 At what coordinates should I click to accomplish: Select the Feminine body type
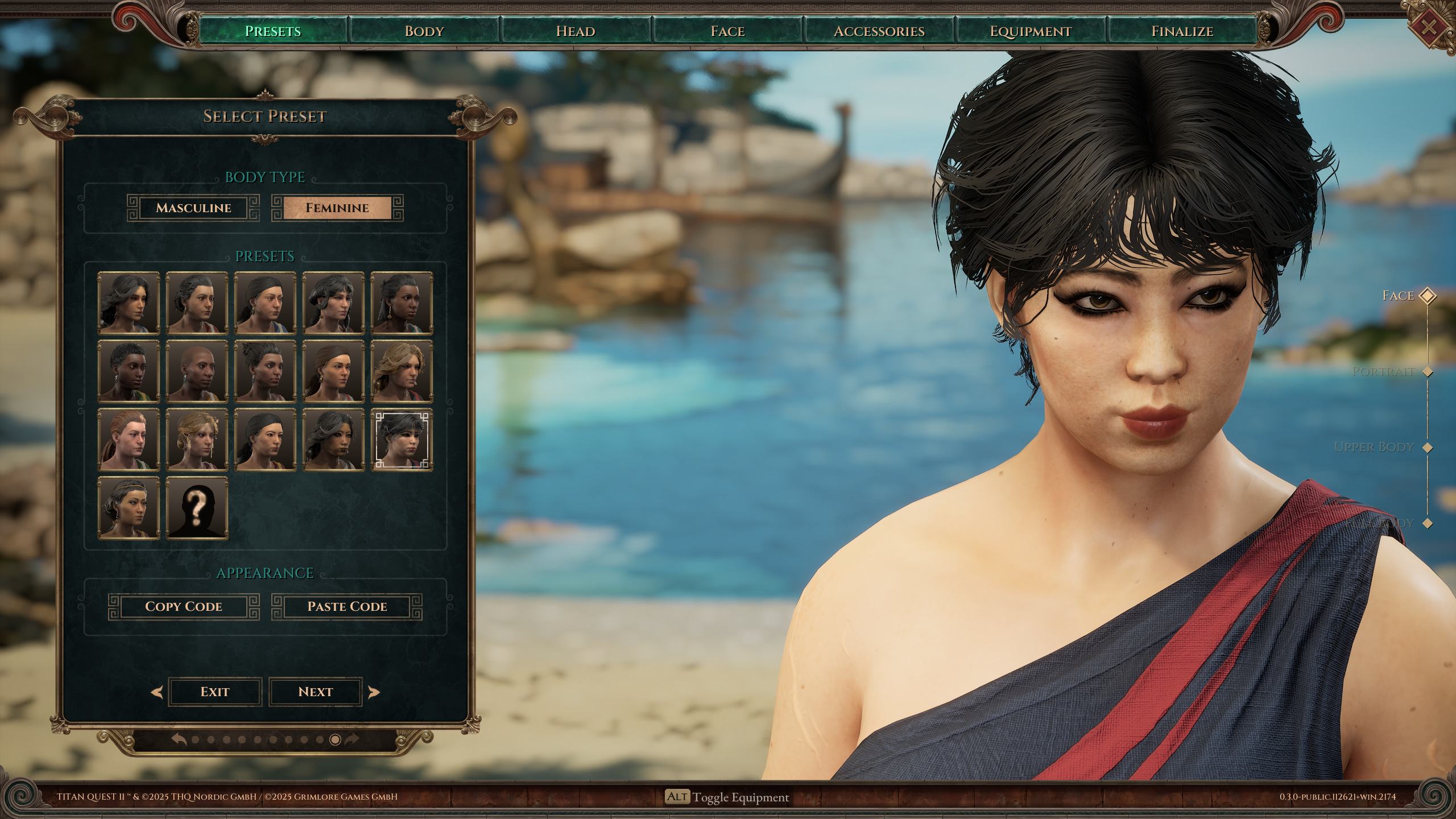337,208
